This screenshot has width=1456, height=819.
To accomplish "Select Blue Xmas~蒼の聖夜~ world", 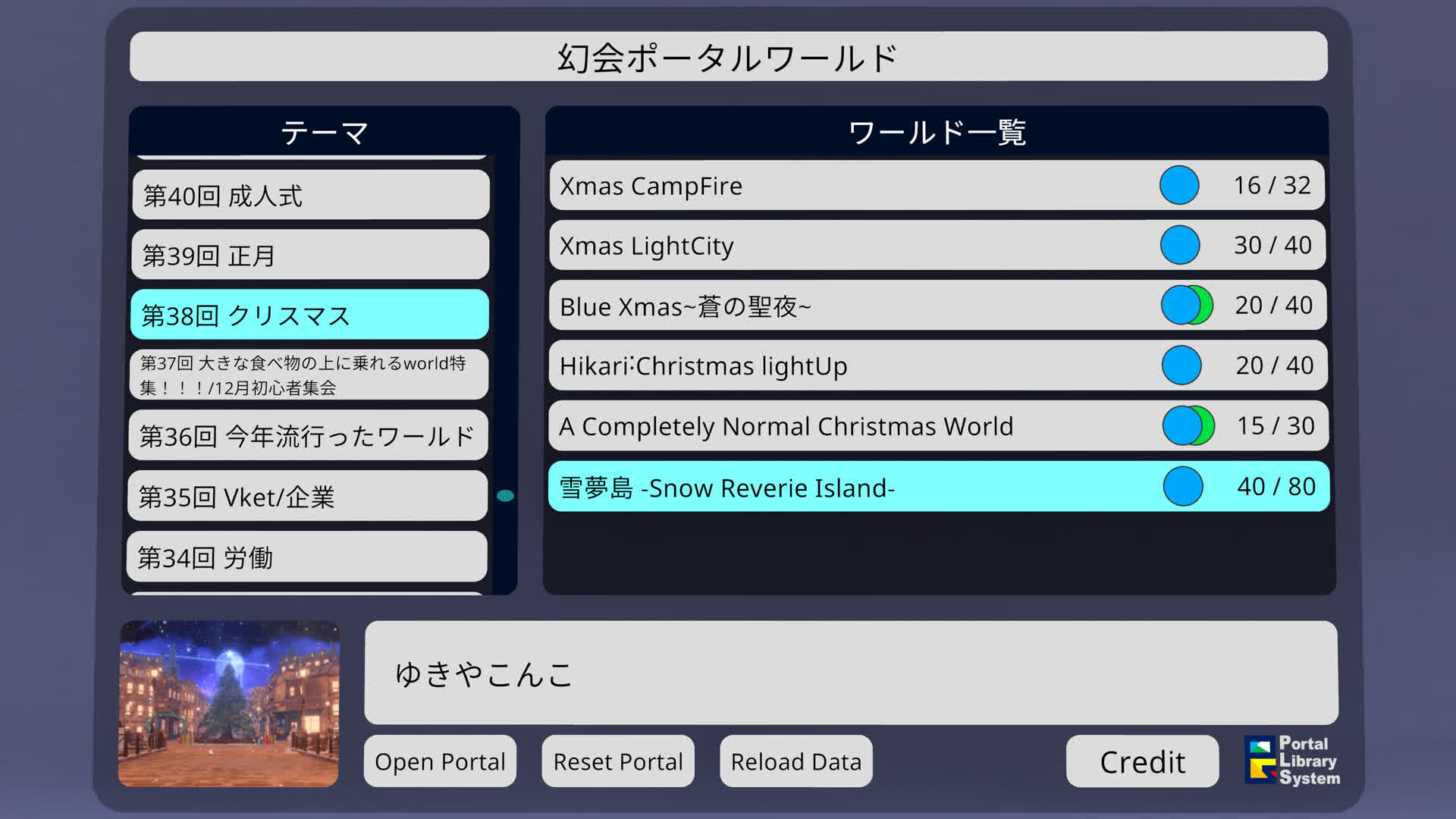I will [x=937, y=306].
